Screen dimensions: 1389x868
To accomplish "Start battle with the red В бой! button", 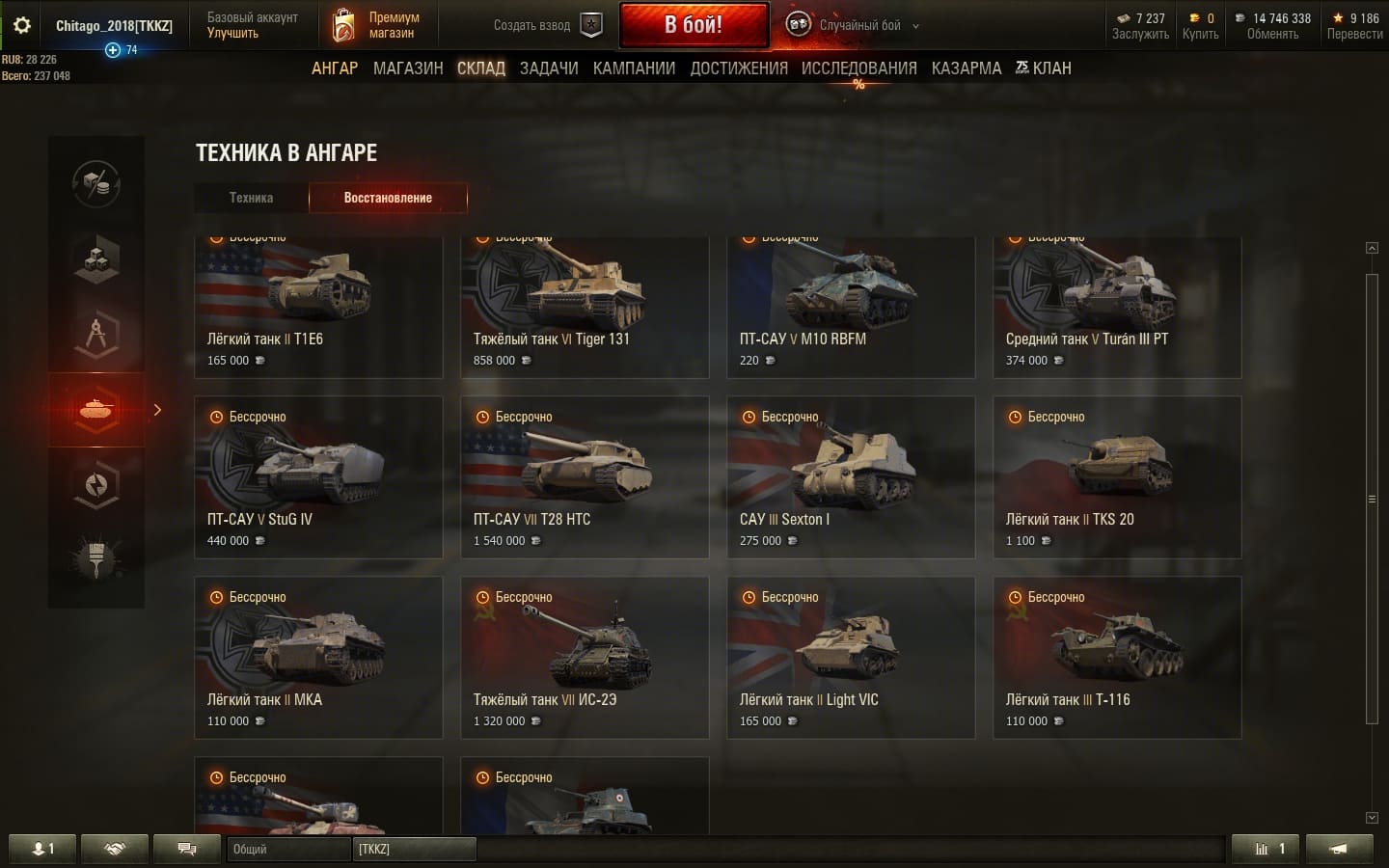I will [x=694, y=25].
